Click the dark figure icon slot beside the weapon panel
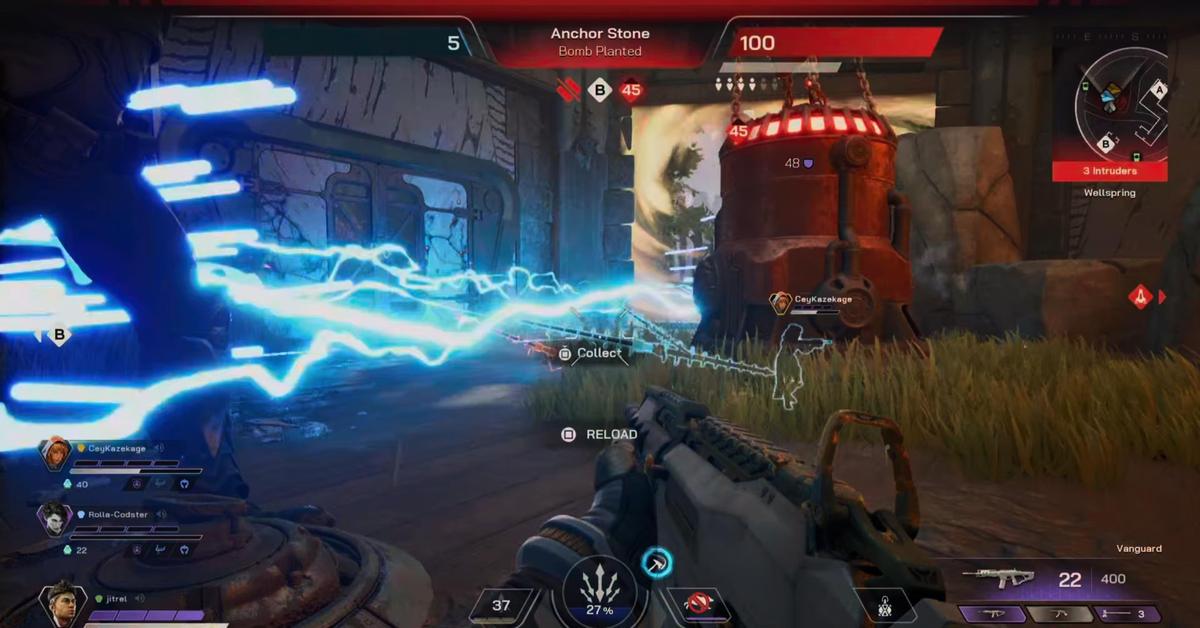 tap(885, 605)
